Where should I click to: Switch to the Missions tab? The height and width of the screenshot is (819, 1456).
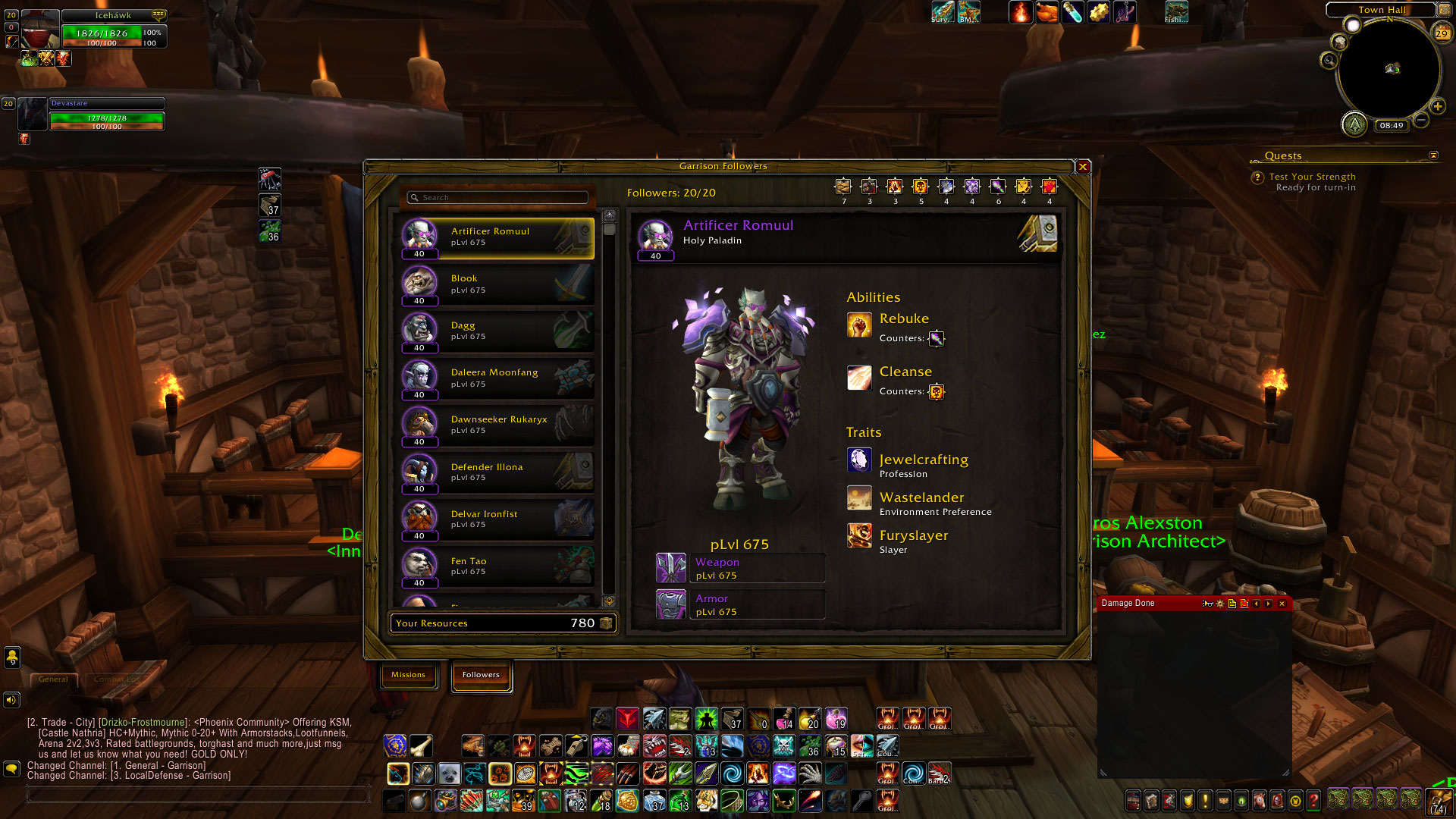point(408,675)
